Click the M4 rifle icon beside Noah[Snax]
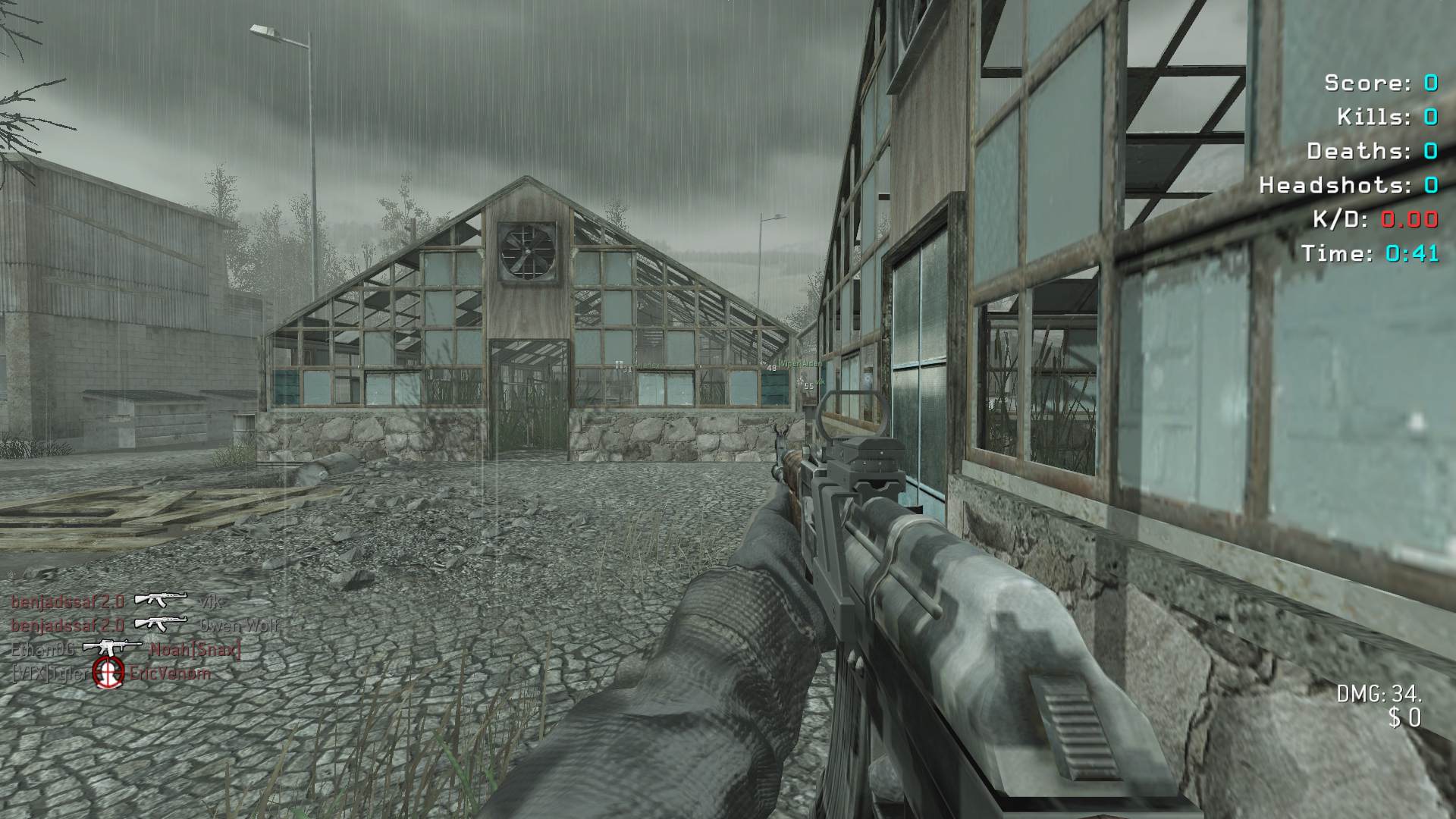The height and width of the screenshot is (819, 1456). click(x=111, y=648)
